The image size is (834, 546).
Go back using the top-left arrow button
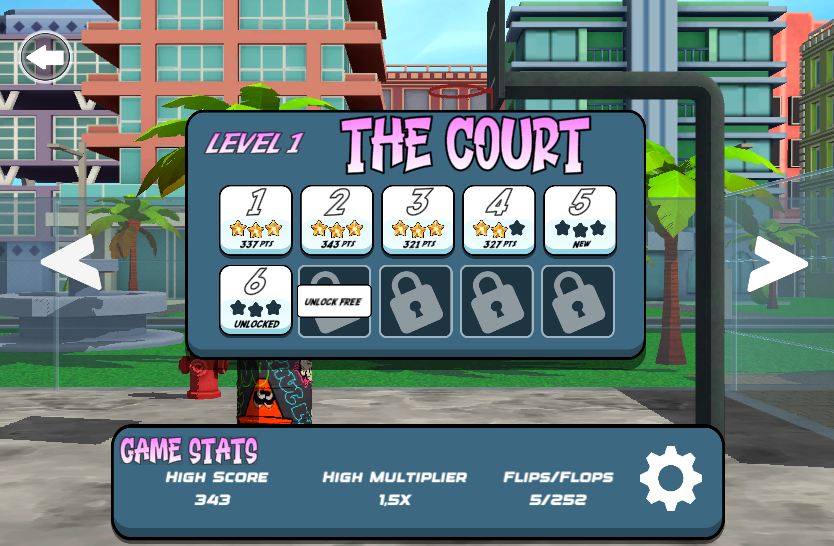(x=46, y=59)
